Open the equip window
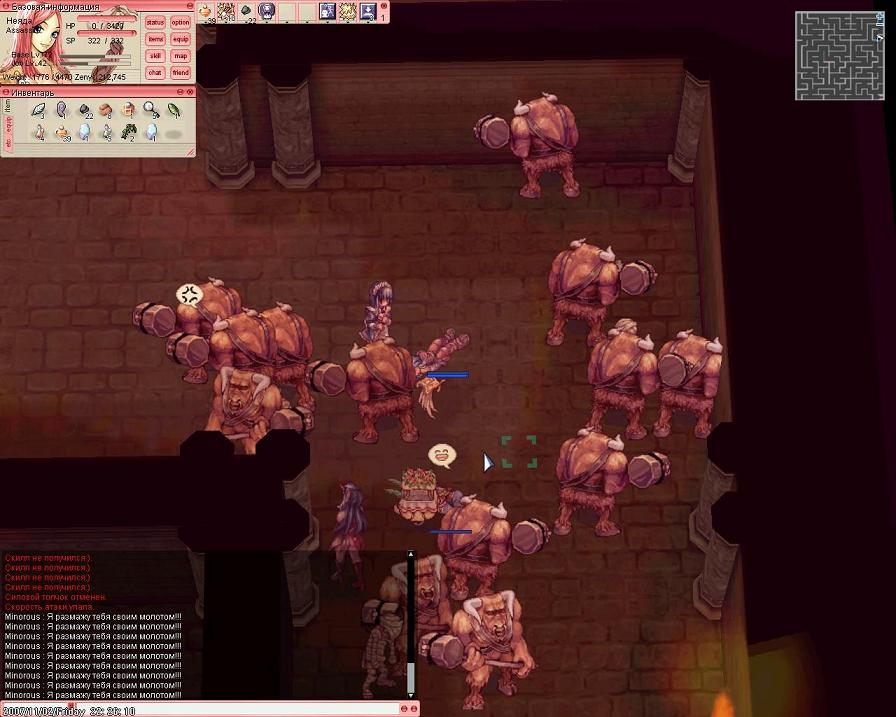This screenshot has width=896, height=717. (180, 39)
